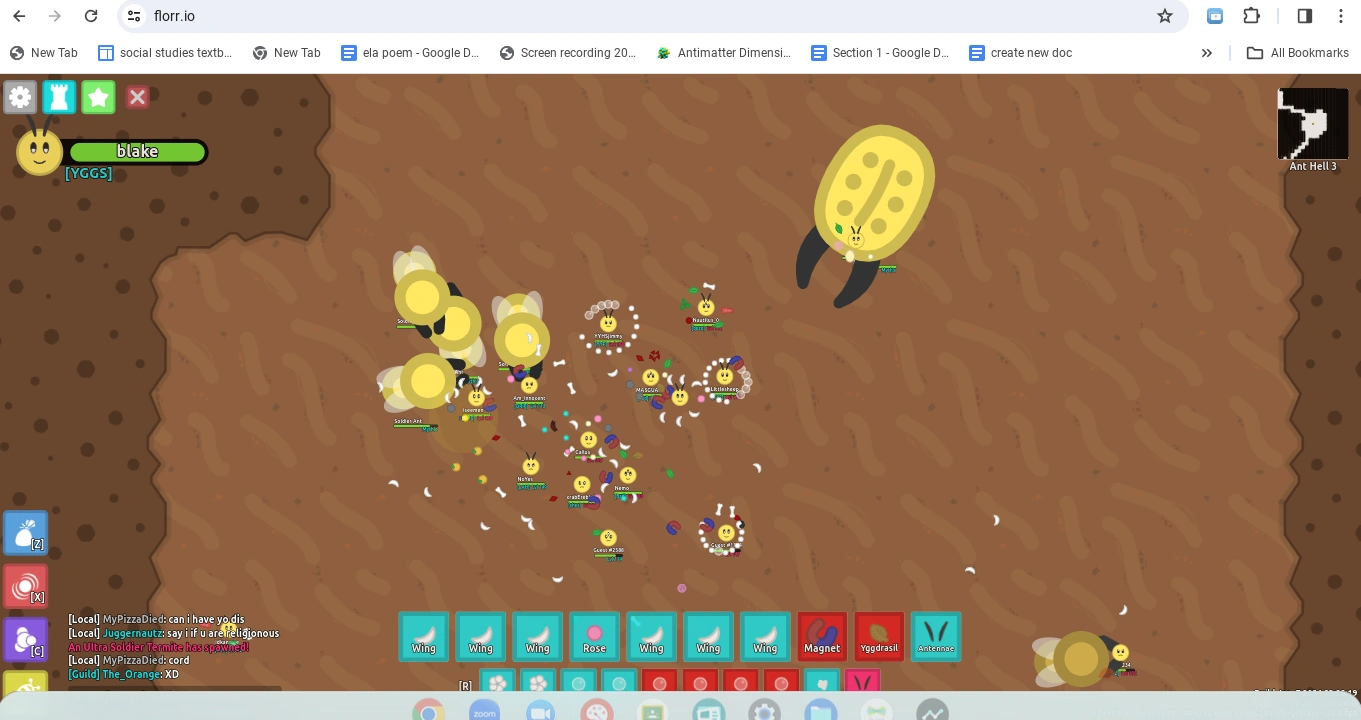The width and height of the screenshot is (1361, 720).
Task: Open the crafting rook icon
Action: click(59, 97)
